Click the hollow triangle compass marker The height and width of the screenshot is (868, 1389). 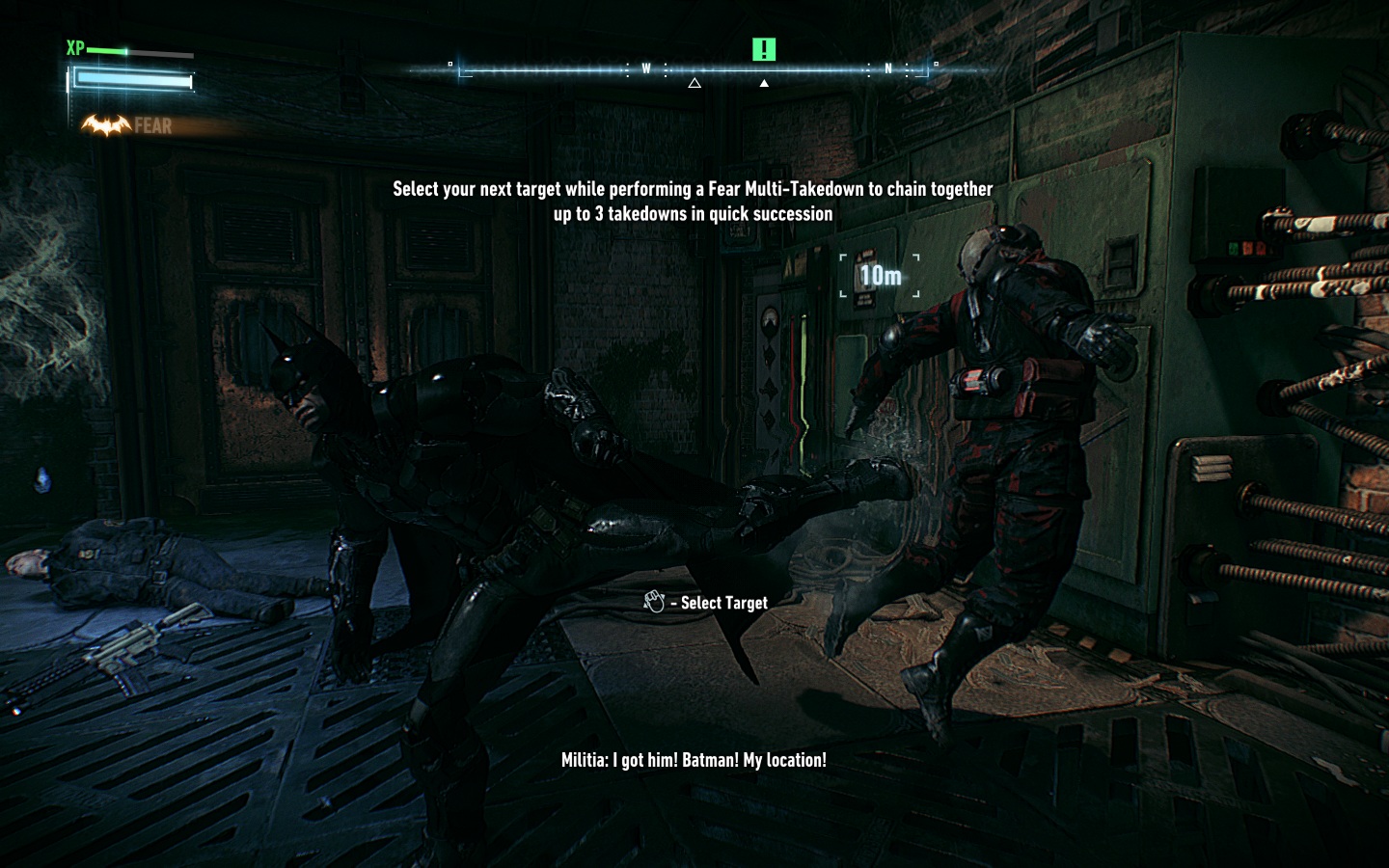694,84
